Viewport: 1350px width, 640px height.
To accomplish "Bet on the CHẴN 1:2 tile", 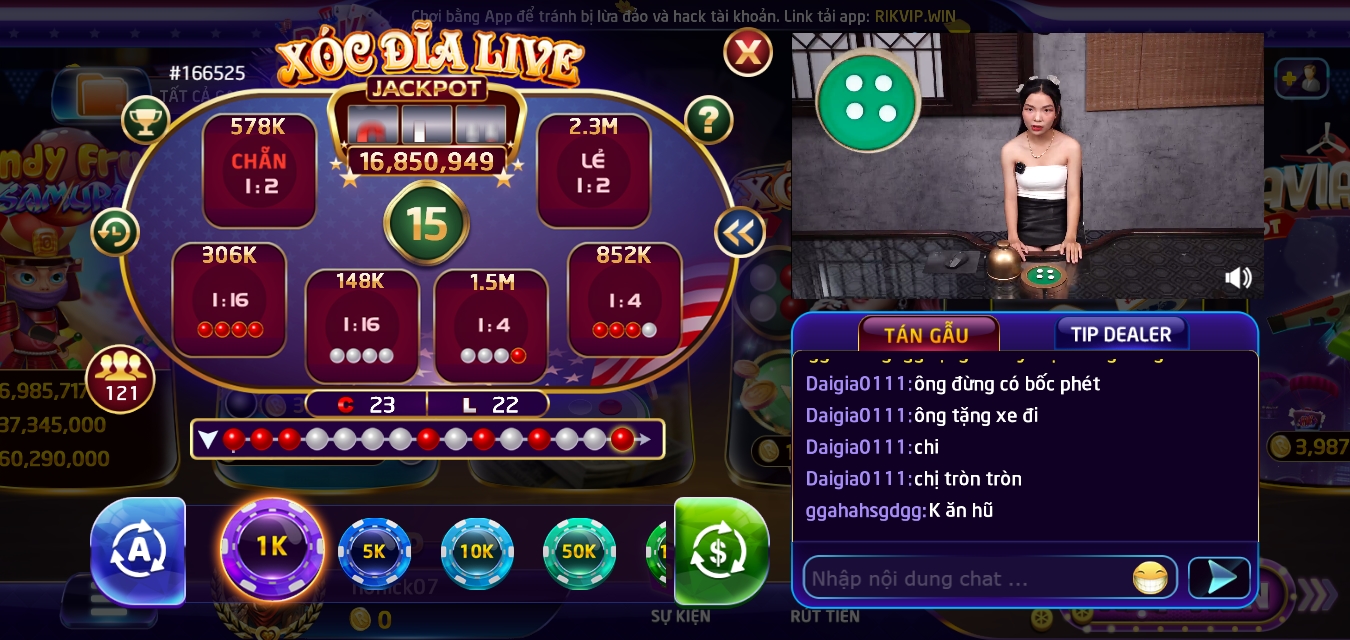I will 259,171.
